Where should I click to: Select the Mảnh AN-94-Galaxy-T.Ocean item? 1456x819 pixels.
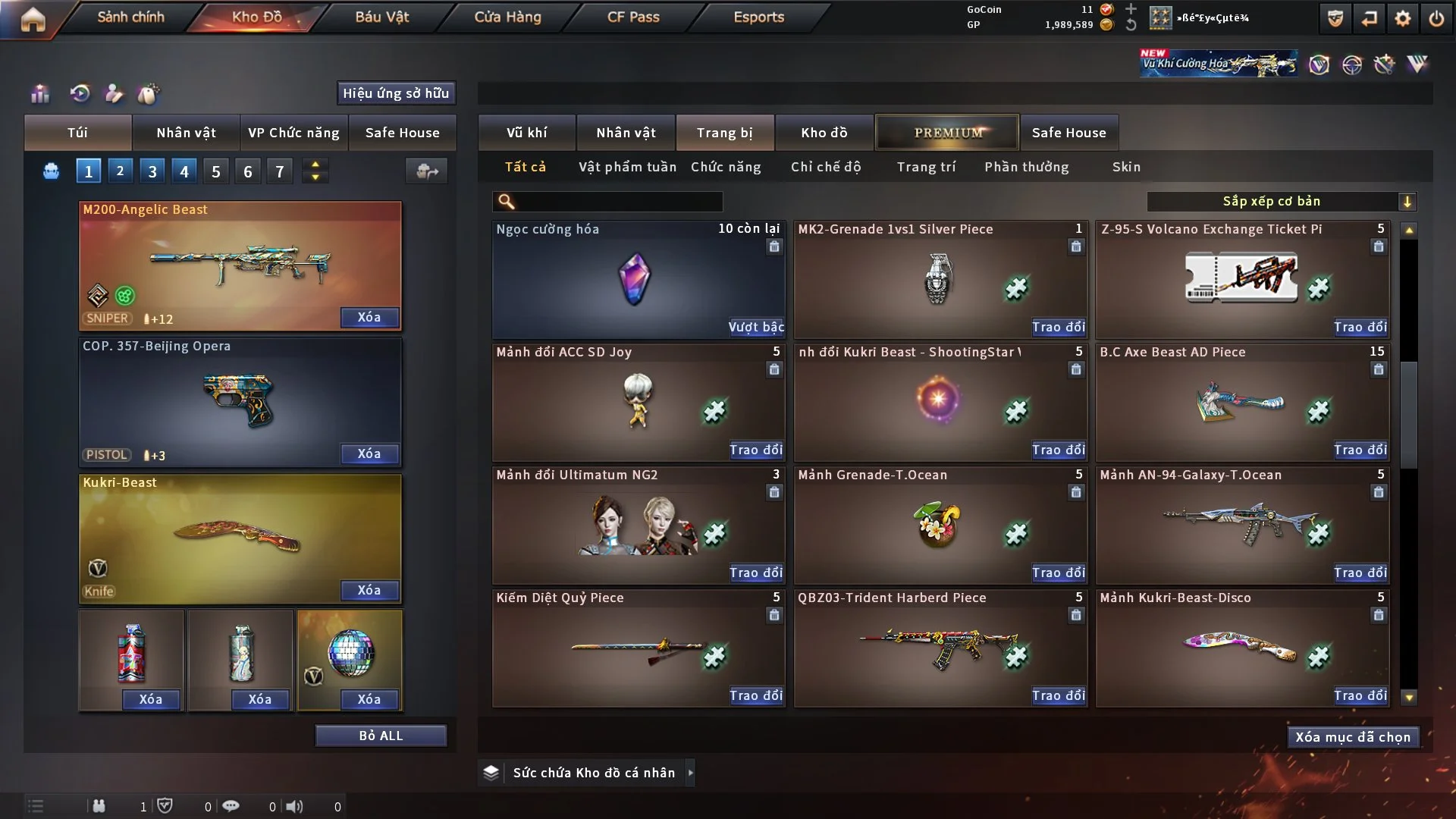[1241, 525]
